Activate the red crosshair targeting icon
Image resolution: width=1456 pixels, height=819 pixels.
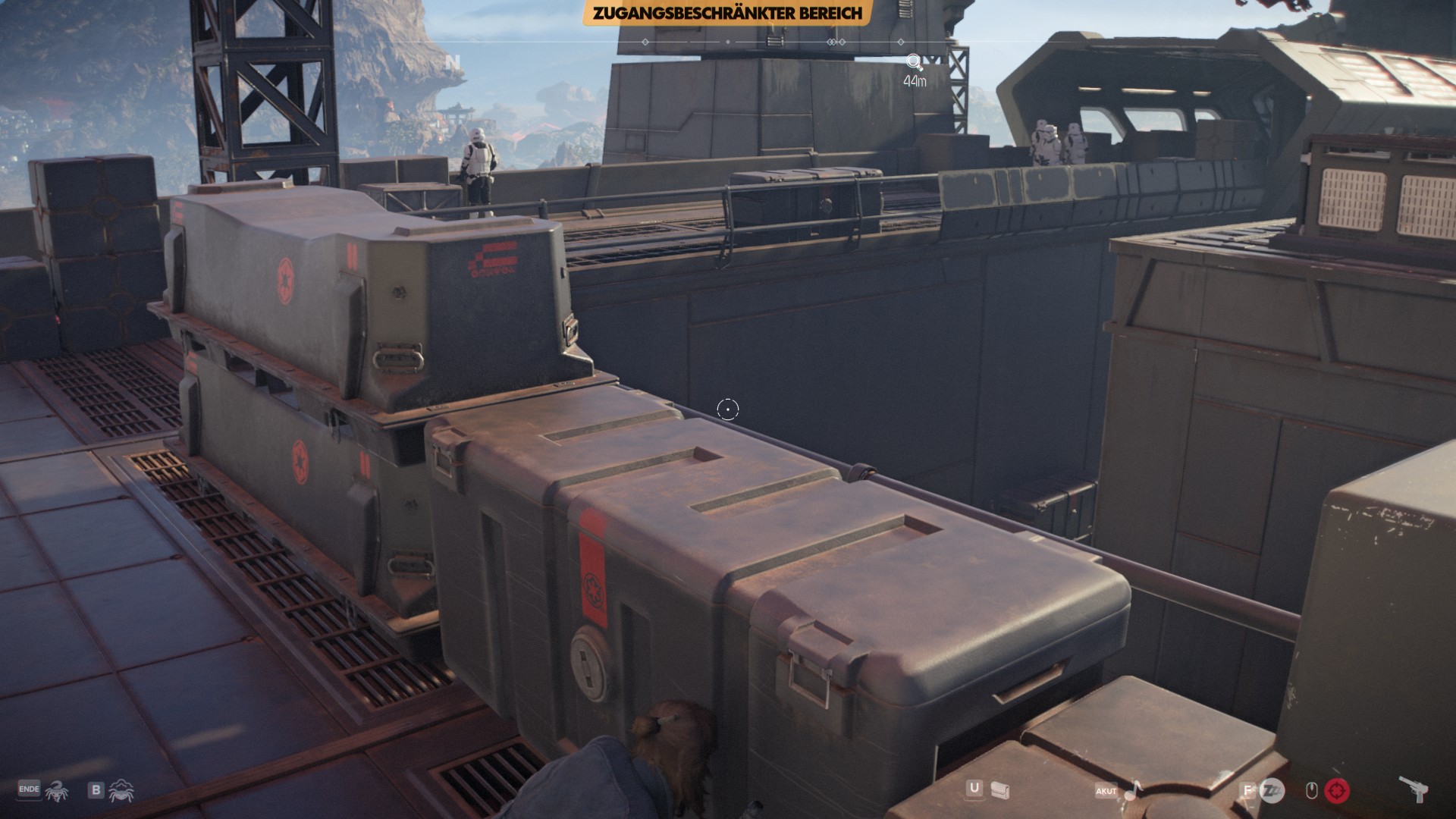(x=1336, y=791)
